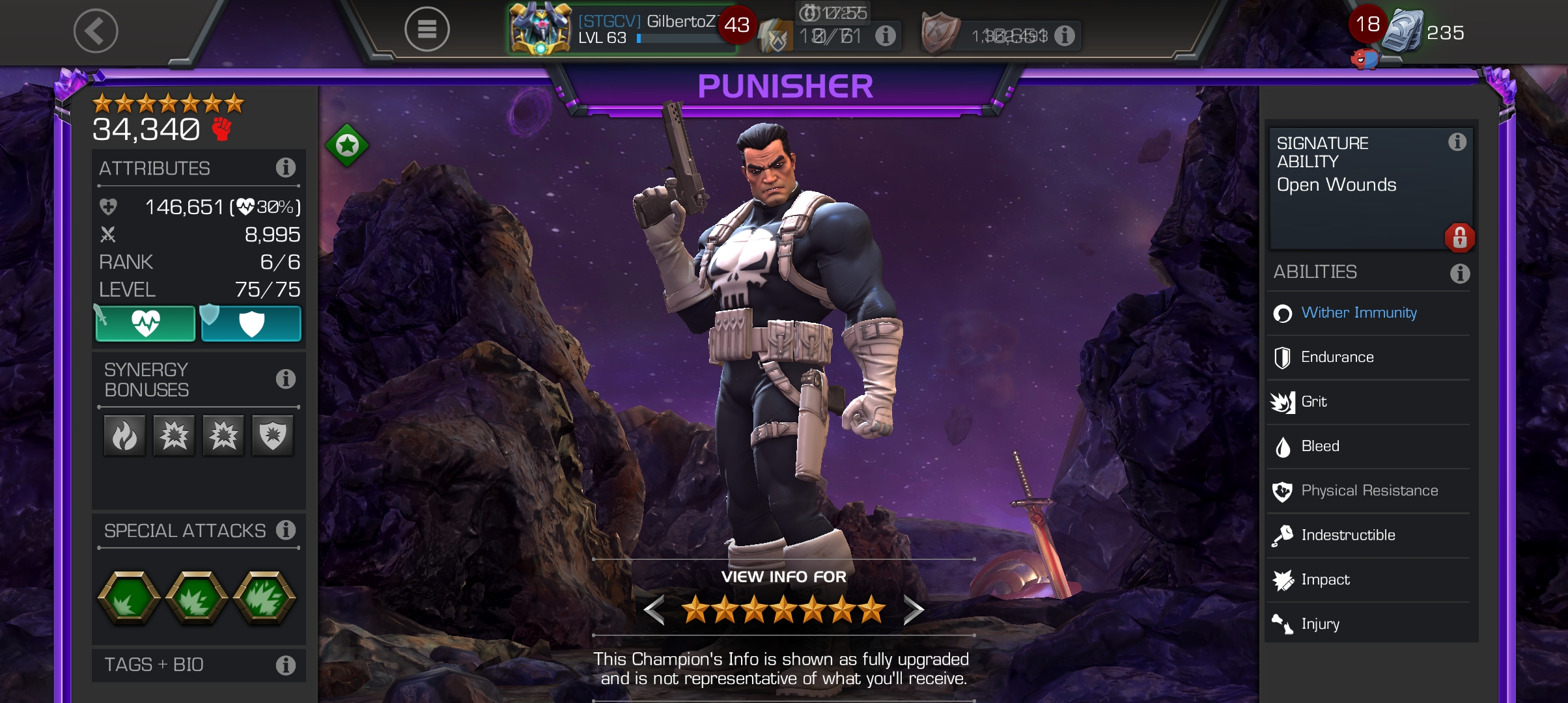The width and height of the screenshot is (1568, 703).
Task: Open the hamburger main menu
Action: (x=427, y=29)
